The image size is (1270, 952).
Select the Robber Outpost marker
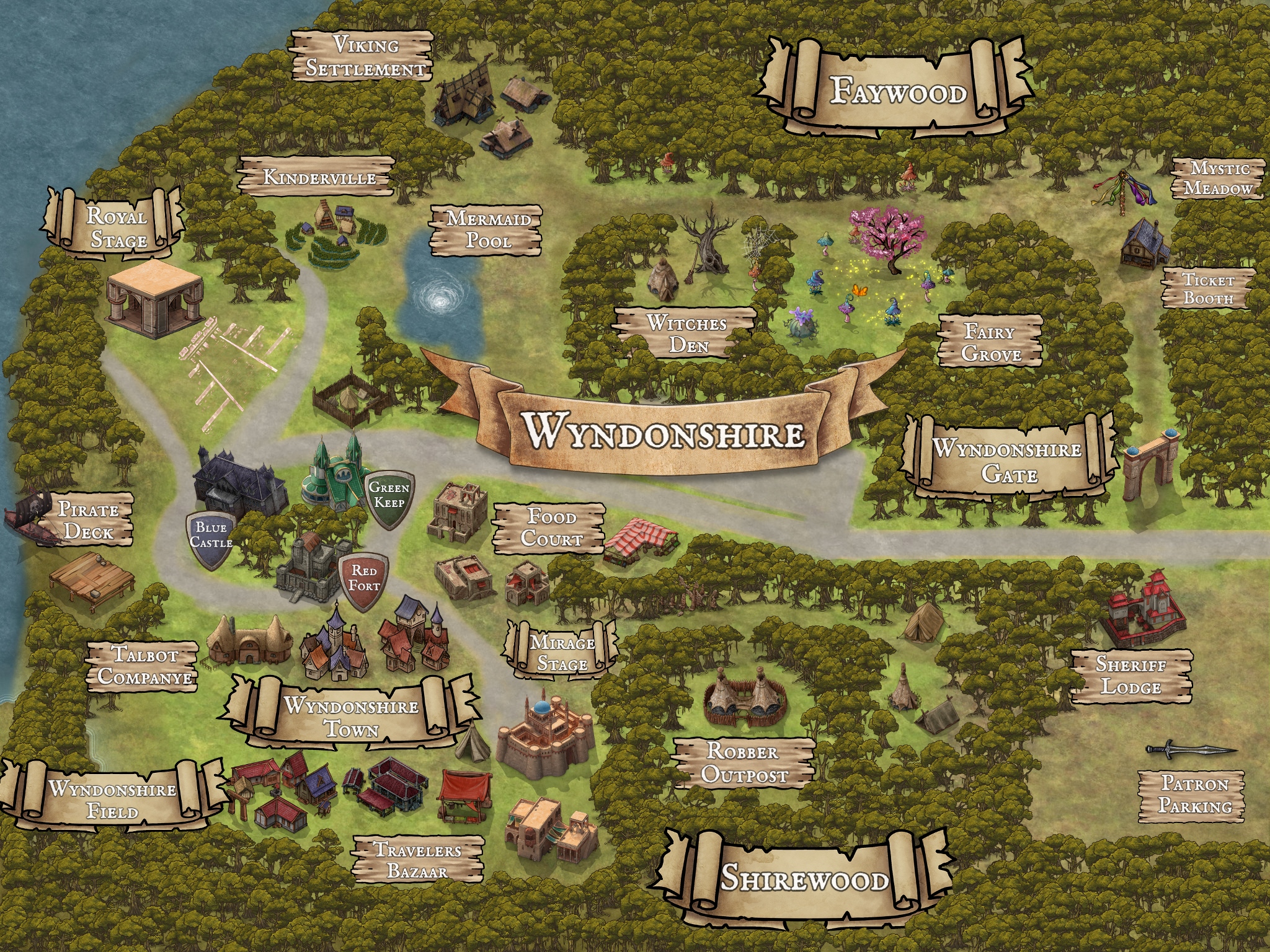point(743,763)
